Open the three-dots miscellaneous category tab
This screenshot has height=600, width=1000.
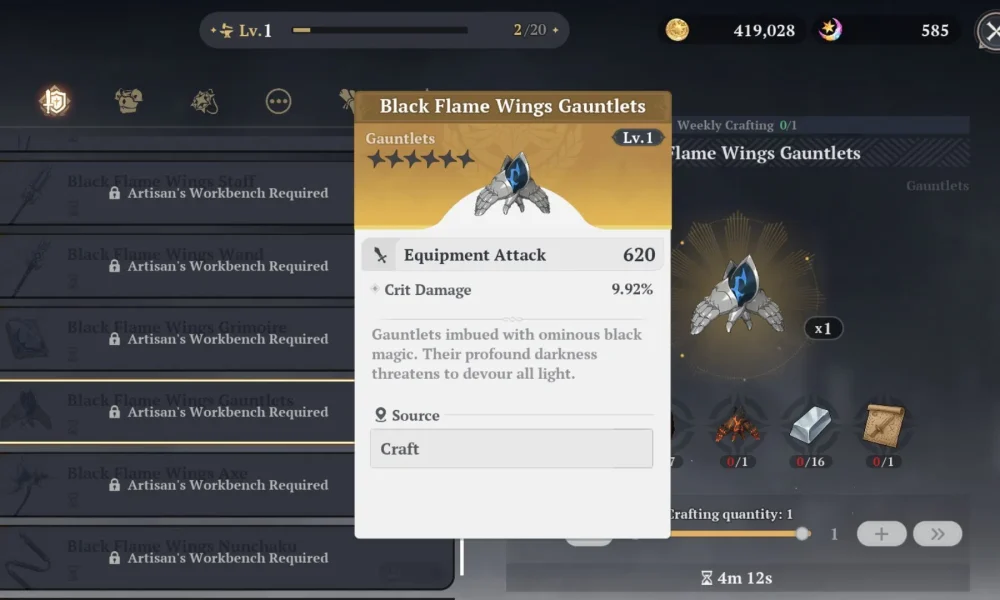(x=278, y=100)
